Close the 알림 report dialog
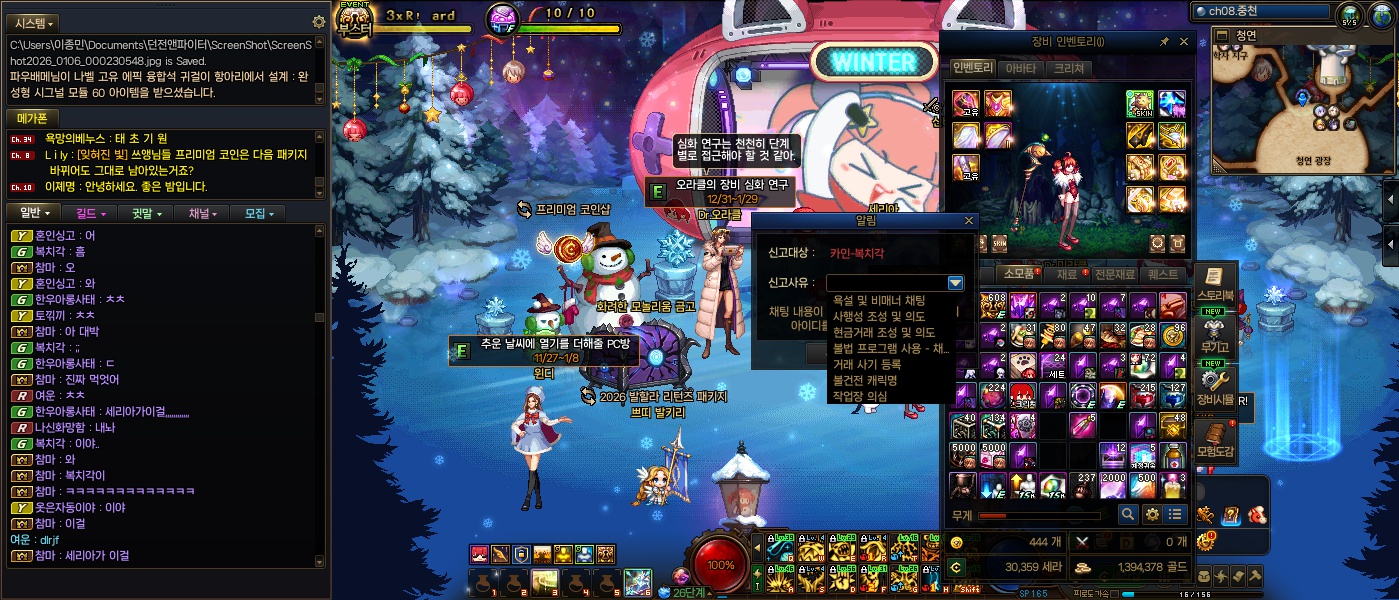Viewport: 1399px width, 600px height. pos(968,221)
